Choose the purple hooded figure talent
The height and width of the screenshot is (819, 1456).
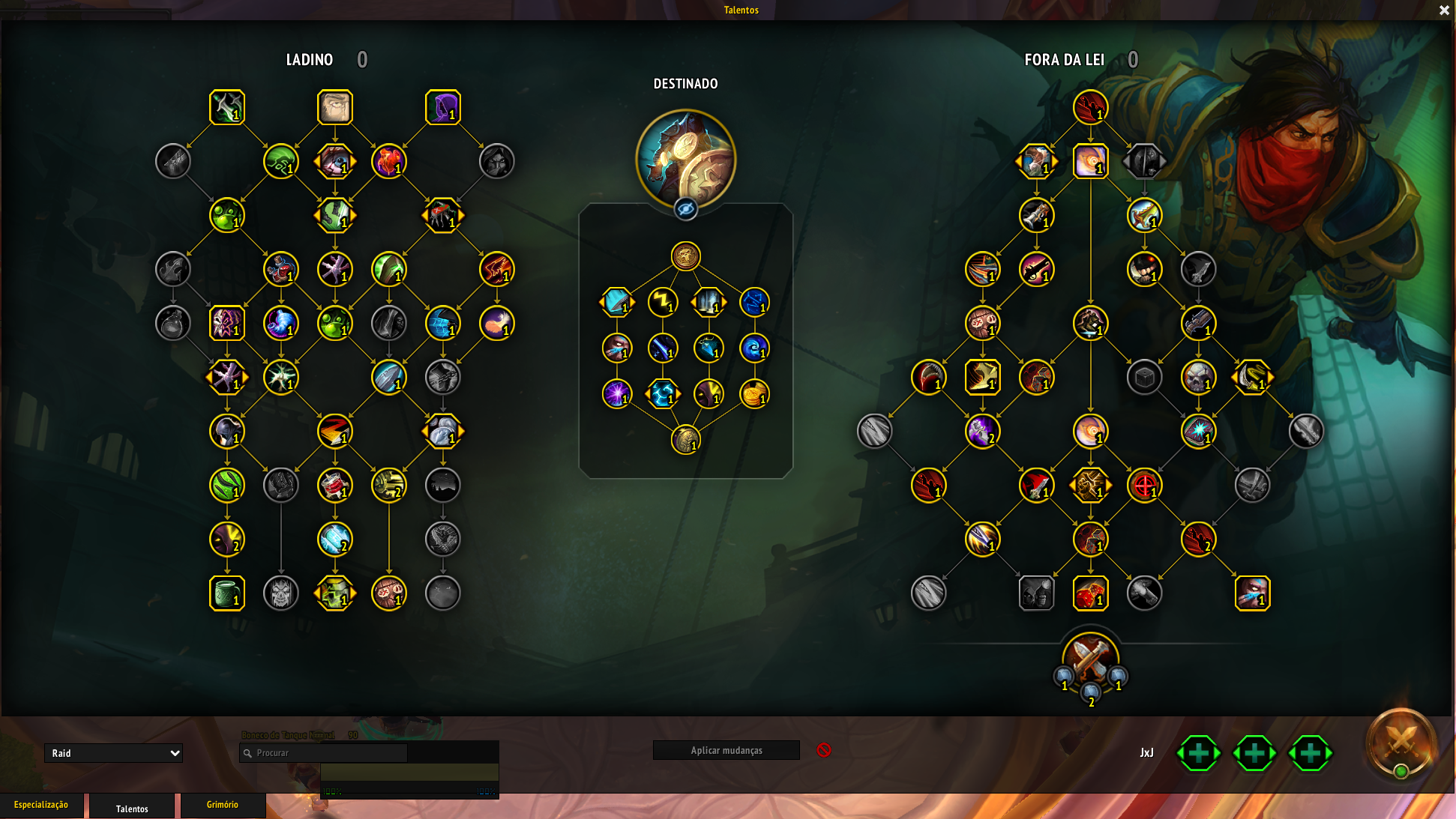pyautogui.click(x=443, y=107)
